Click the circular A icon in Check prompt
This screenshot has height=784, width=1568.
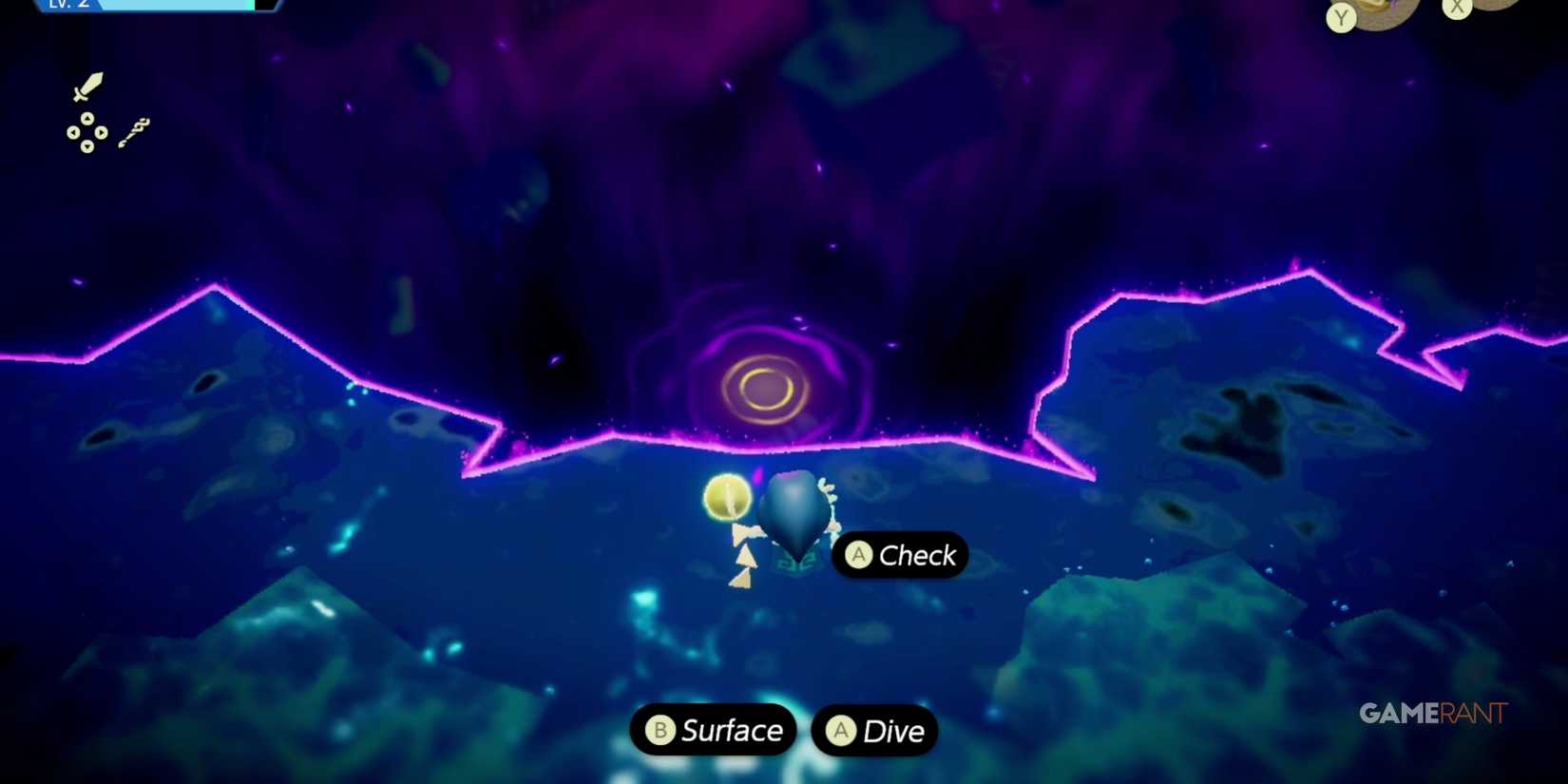point(858,556)
